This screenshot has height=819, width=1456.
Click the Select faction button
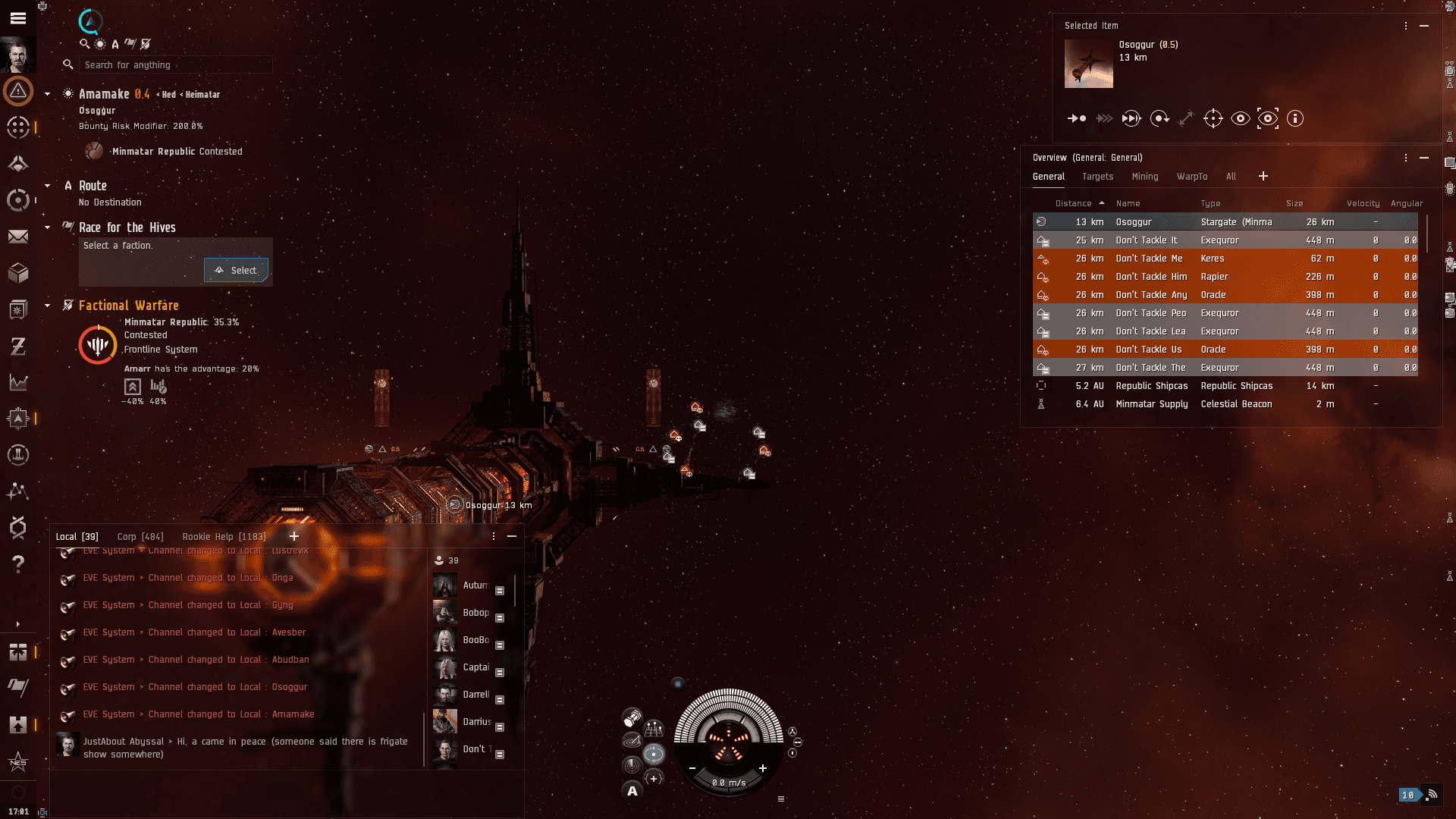click(x=236, y=271)
